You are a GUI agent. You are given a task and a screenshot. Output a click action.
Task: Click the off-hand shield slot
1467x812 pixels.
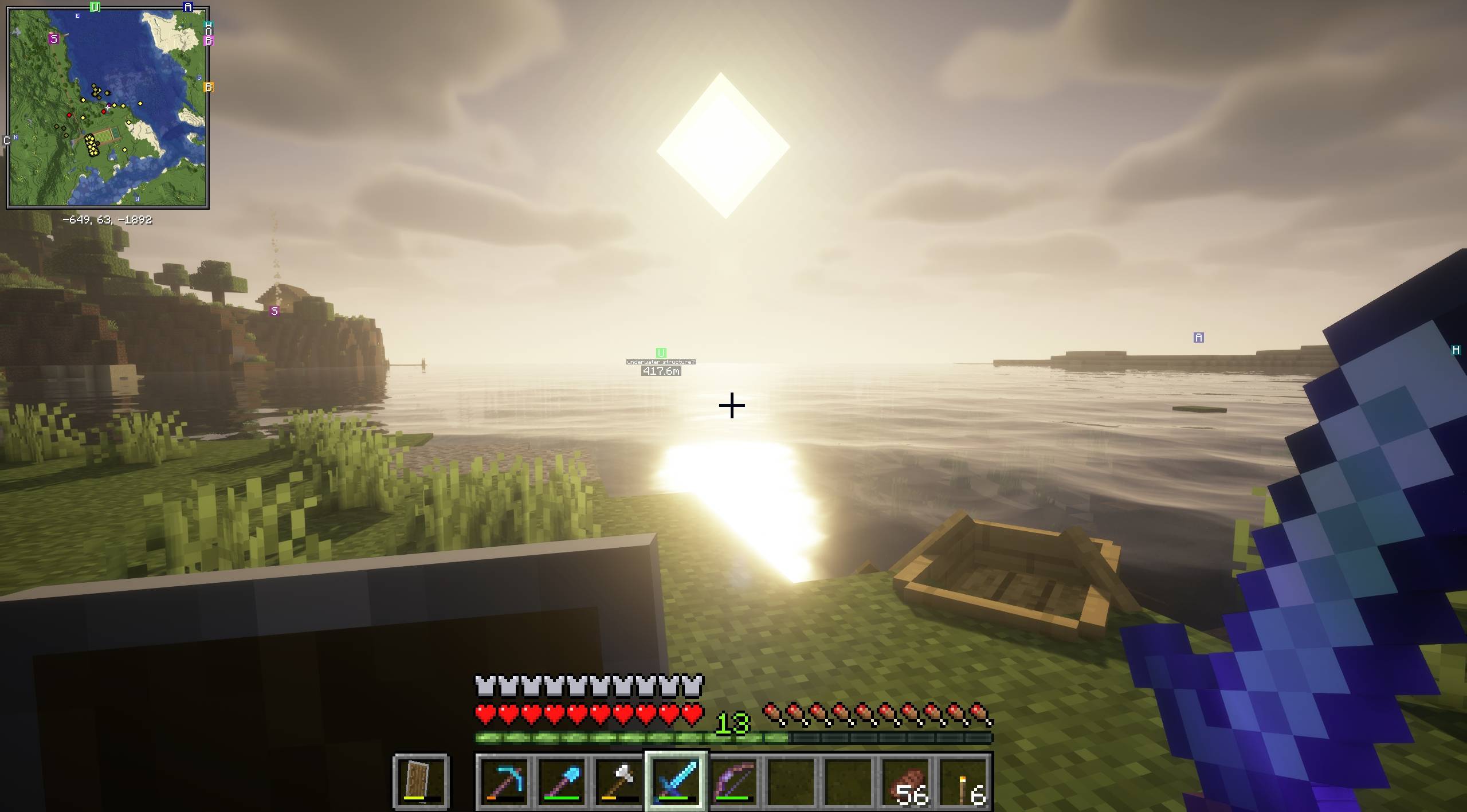(x=421, y=780)
